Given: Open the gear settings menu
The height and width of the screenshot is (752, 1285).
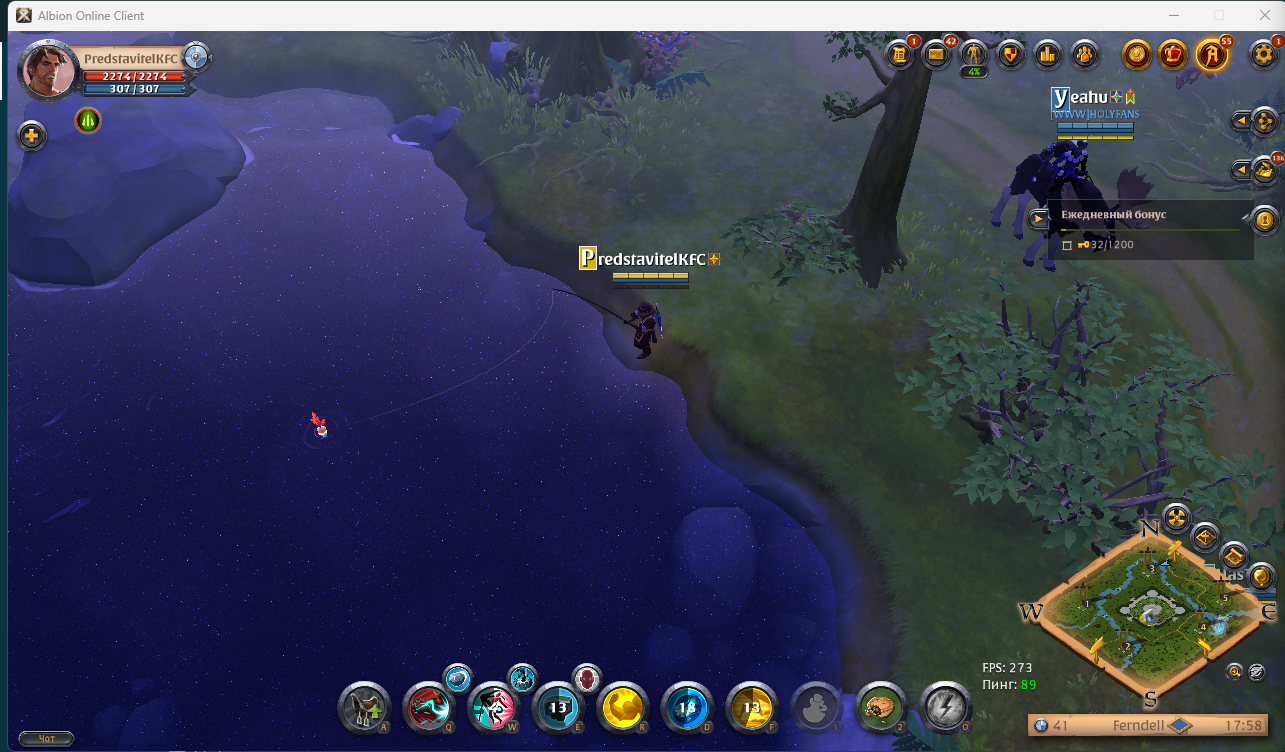Looking at the screenshot, I should tap(1264, 54).
